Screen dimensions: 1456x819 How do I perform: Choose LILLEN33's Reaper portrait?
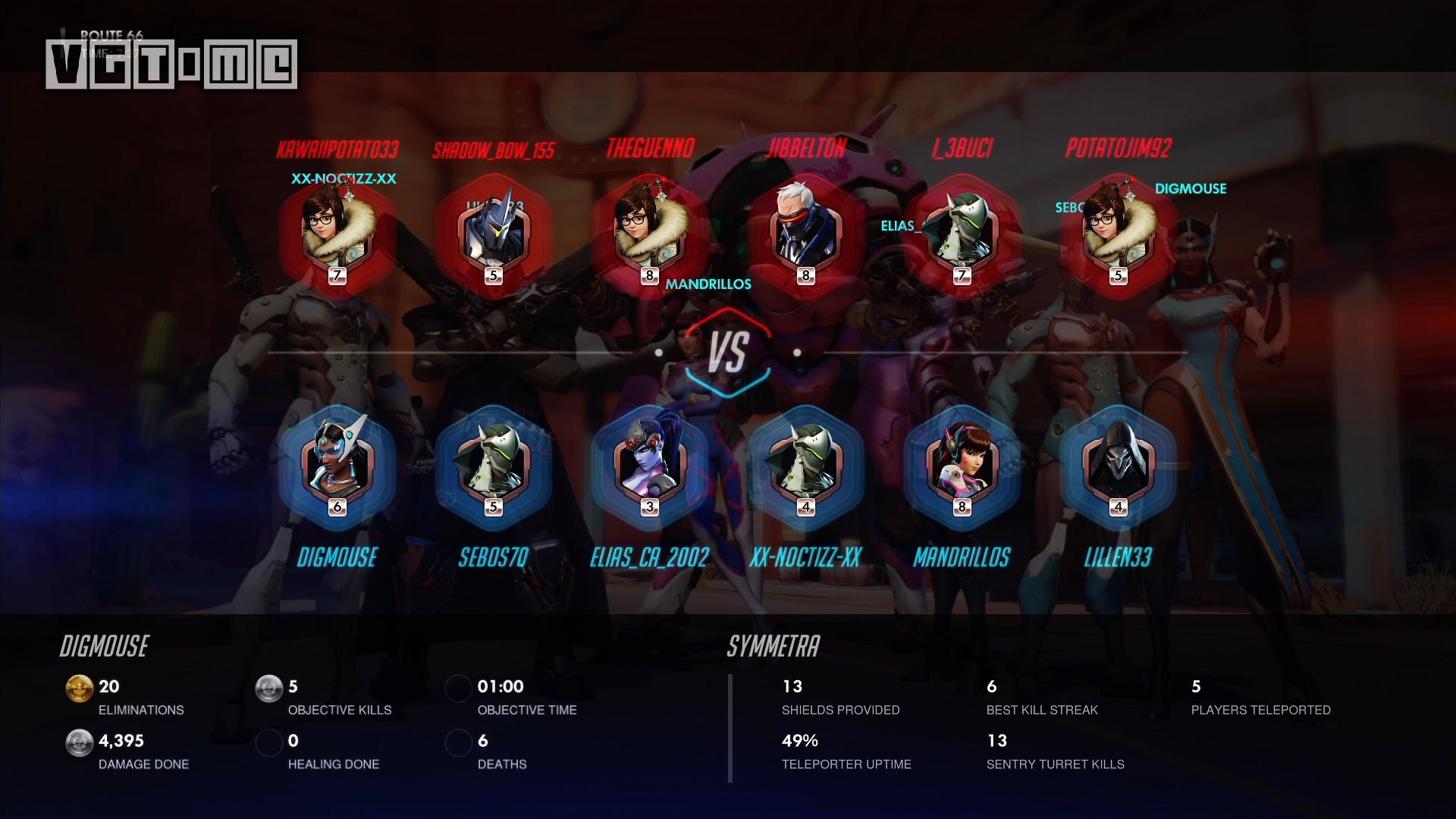tap(1119, 464)
